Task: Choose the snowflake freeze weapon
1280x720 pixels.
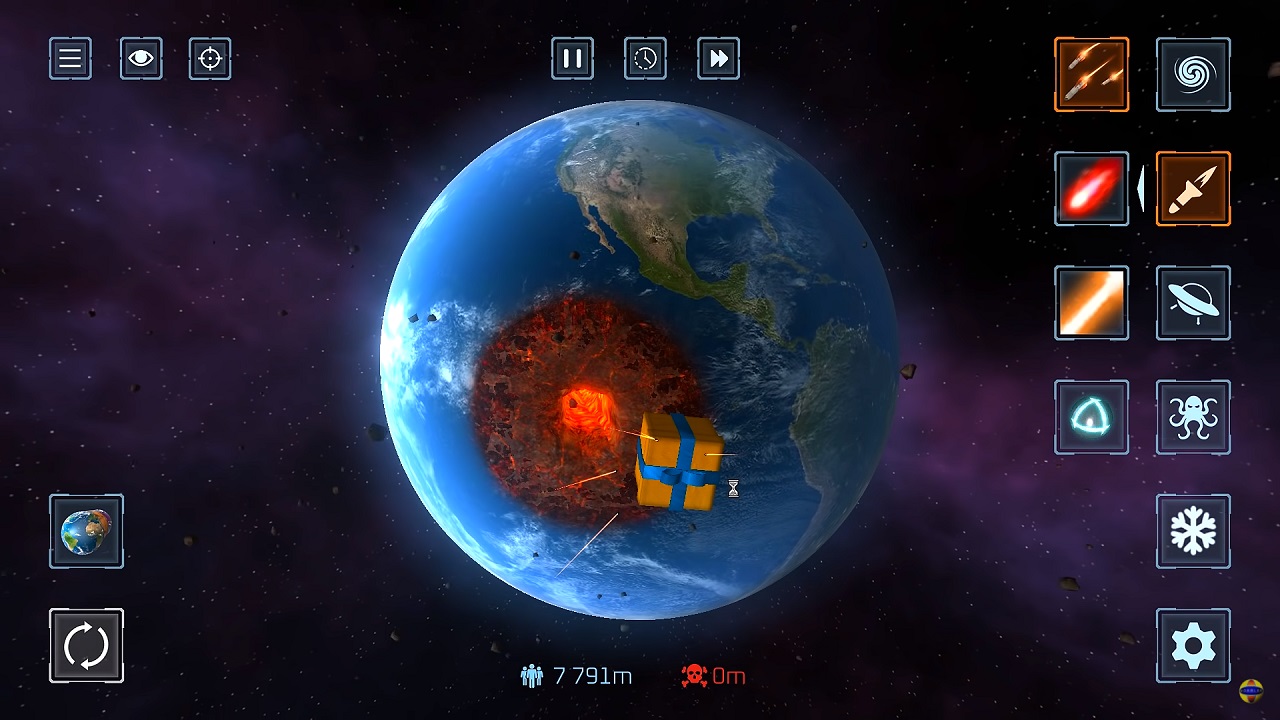Action: (1193, 531)
